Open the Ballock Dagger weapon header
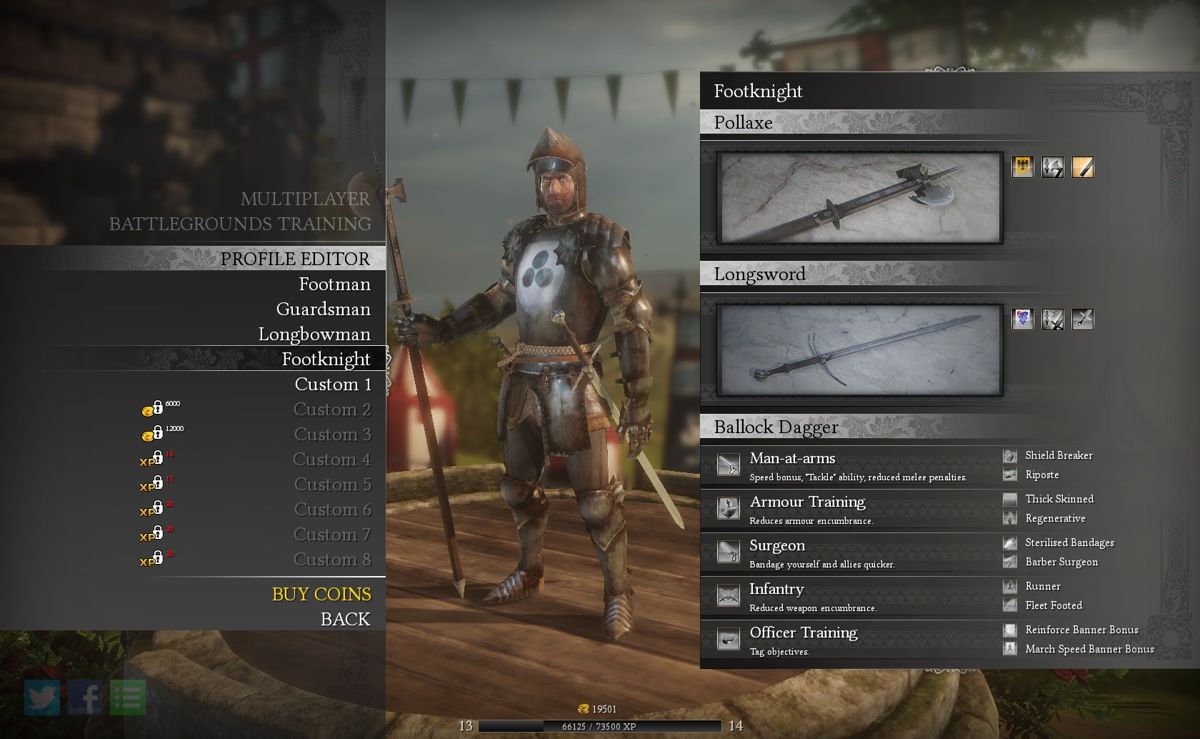 pos(776,427)
